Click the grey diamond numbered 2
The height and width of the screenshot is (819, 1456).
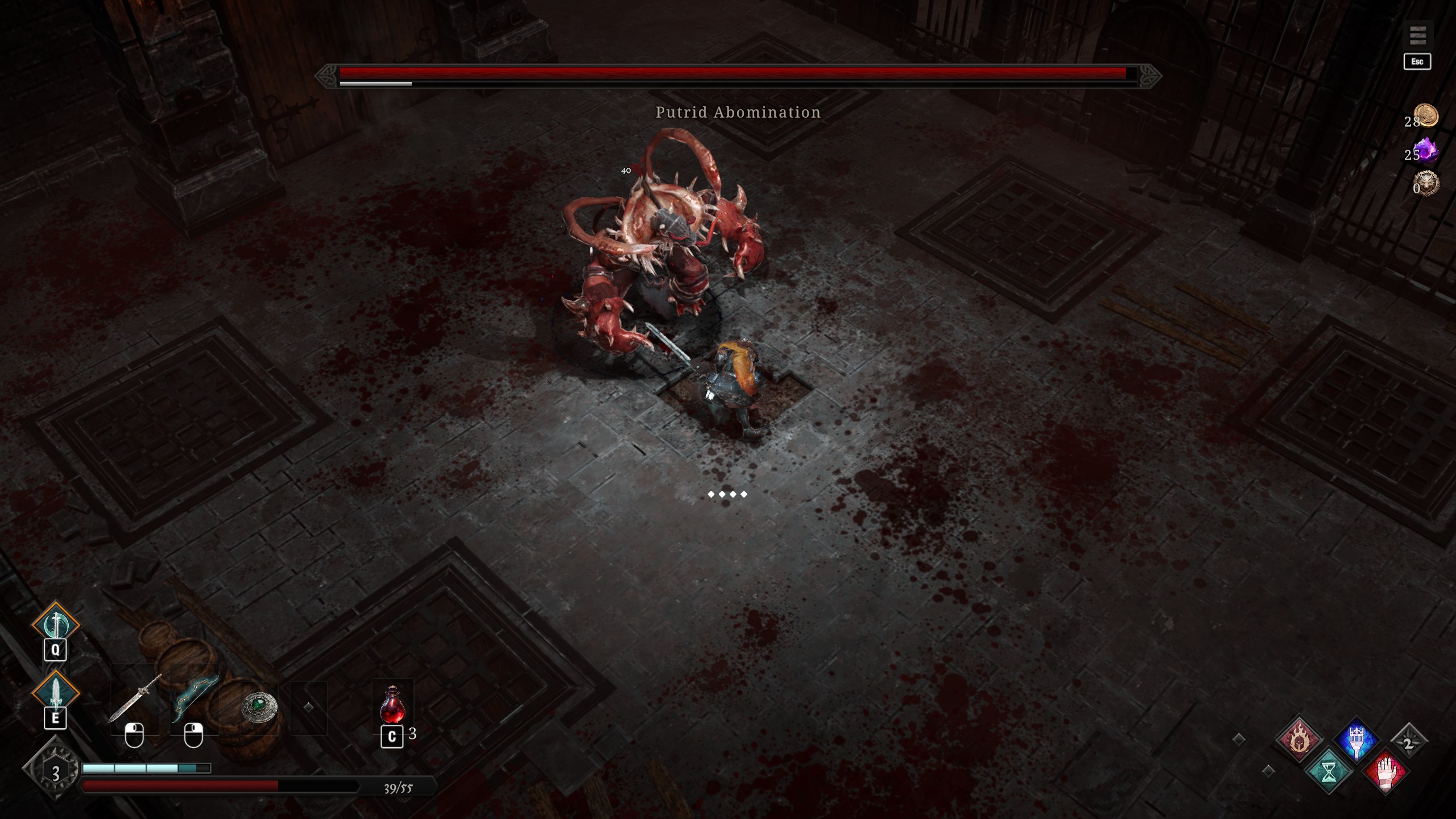1408,743
